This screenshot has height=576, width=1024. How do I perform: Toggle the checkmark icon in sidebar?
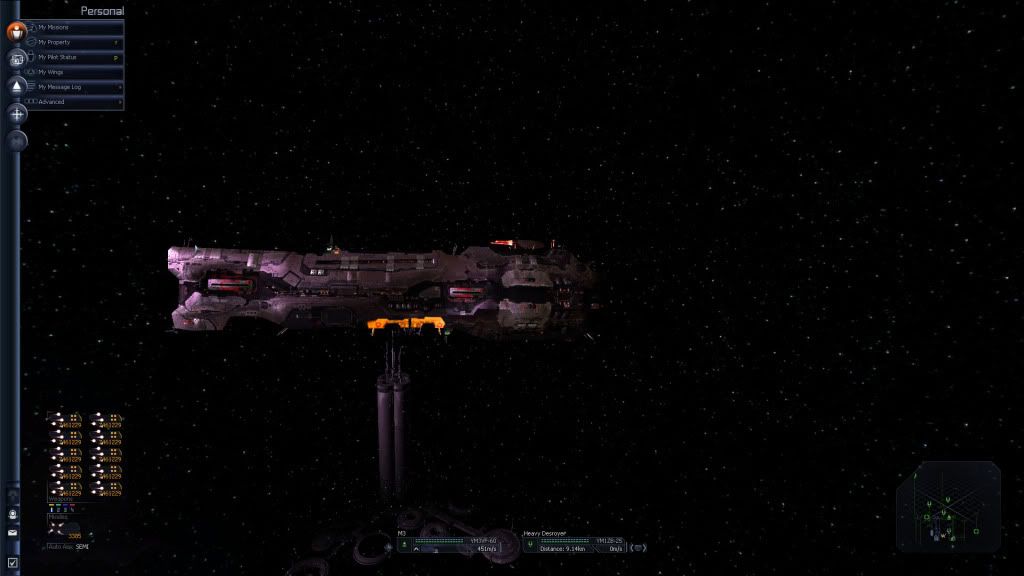13,563
